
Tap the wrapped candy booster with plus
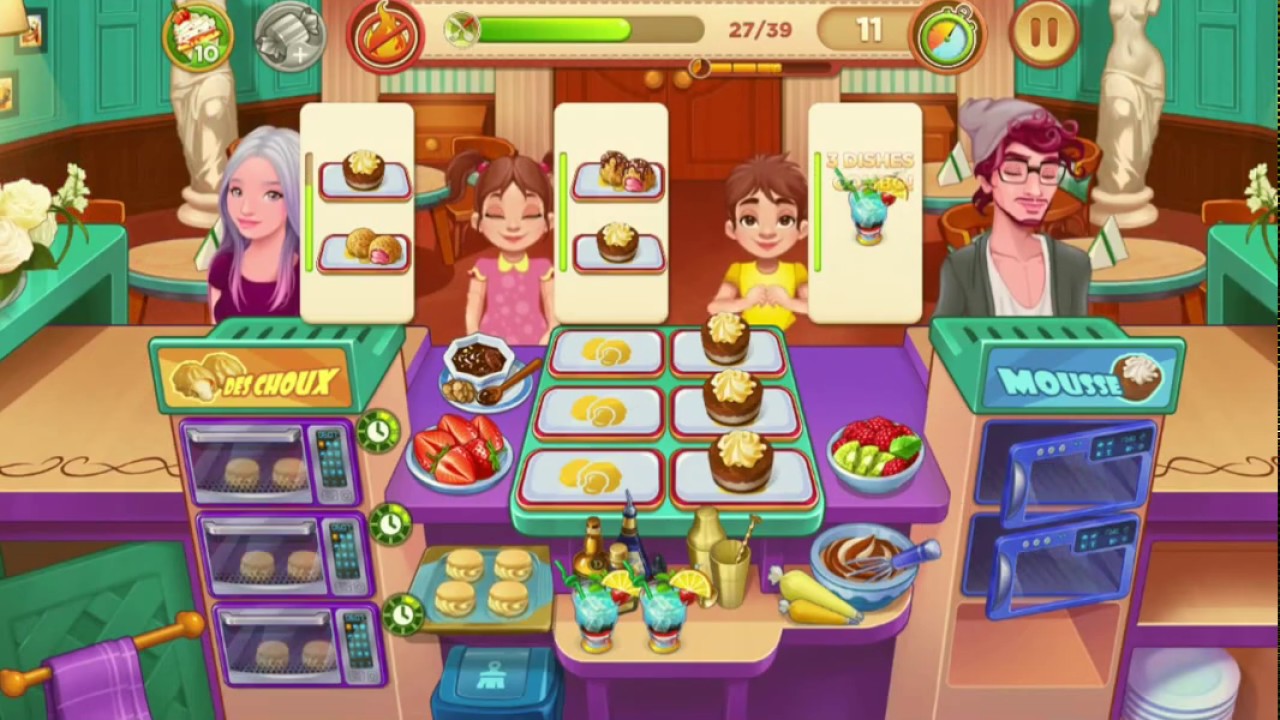coord(288,38)
